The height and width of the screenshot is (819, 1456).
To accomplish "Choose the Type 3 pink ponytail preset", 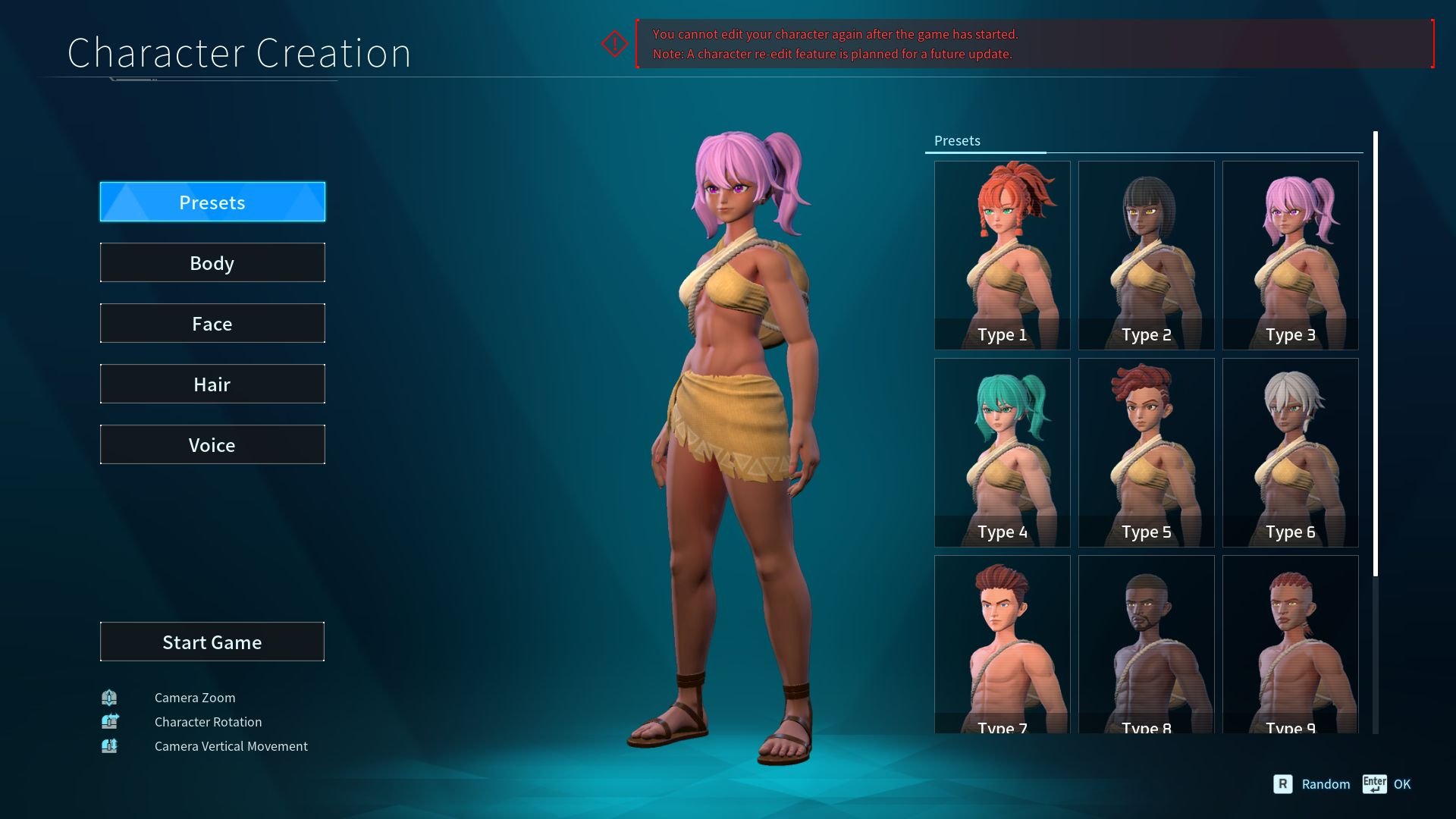I will (x=1290, y=255).
